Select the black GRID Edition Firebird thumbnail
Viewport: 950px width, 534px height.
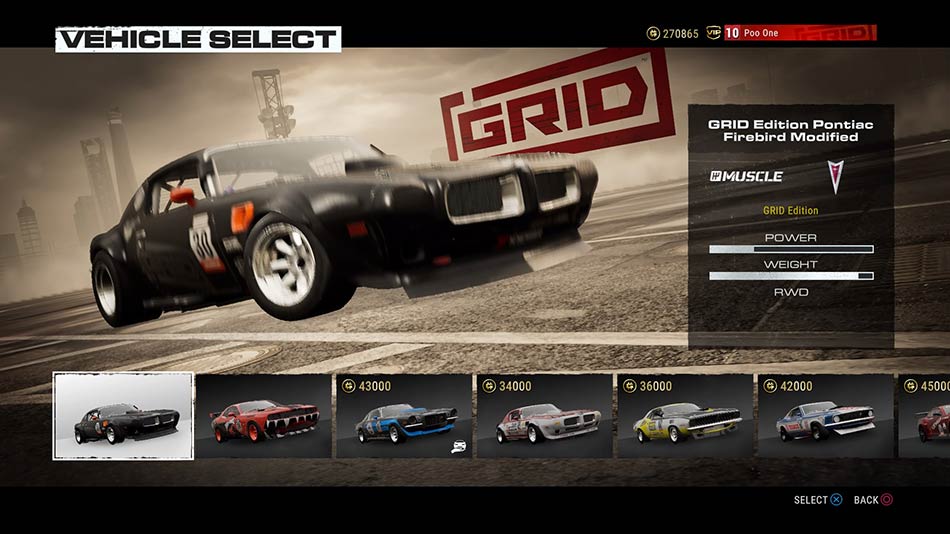point(123,416)
